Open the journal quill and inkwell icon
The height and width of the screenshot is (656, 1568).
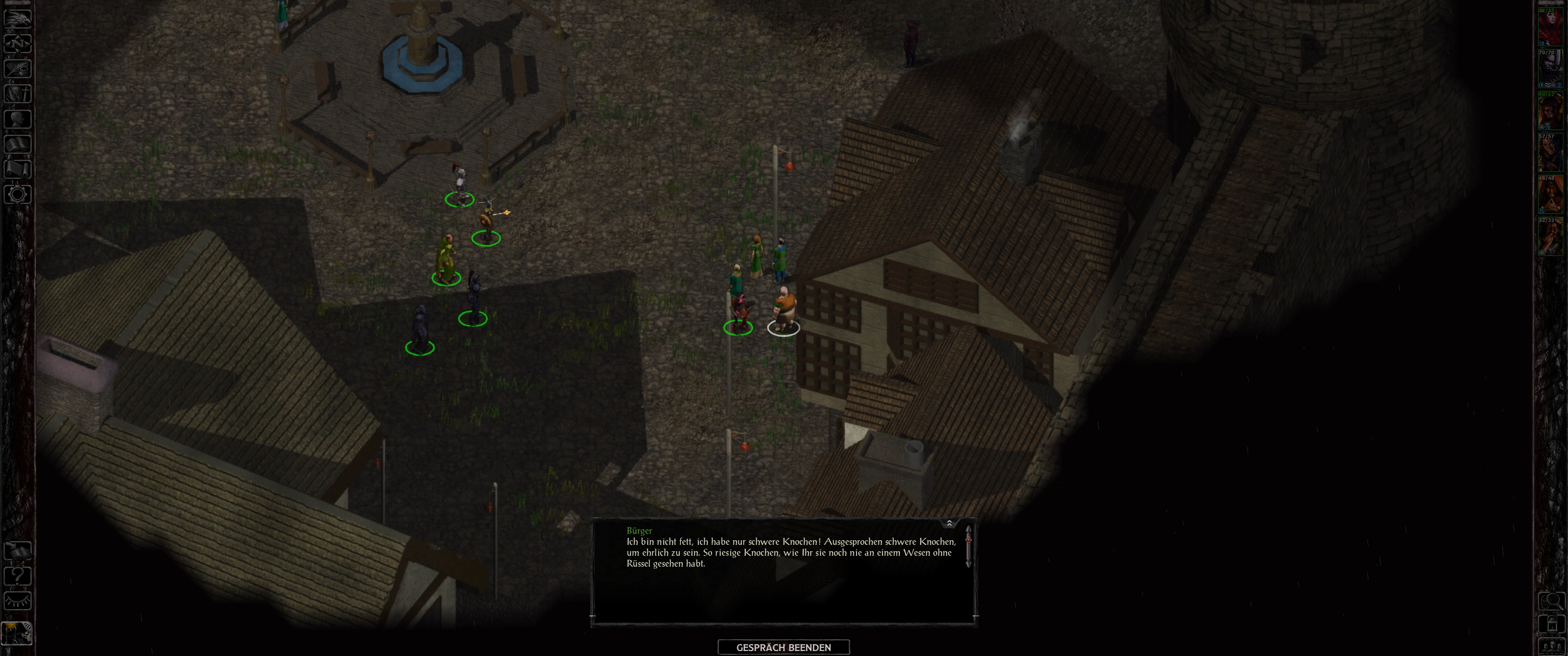tap(17, 68)
